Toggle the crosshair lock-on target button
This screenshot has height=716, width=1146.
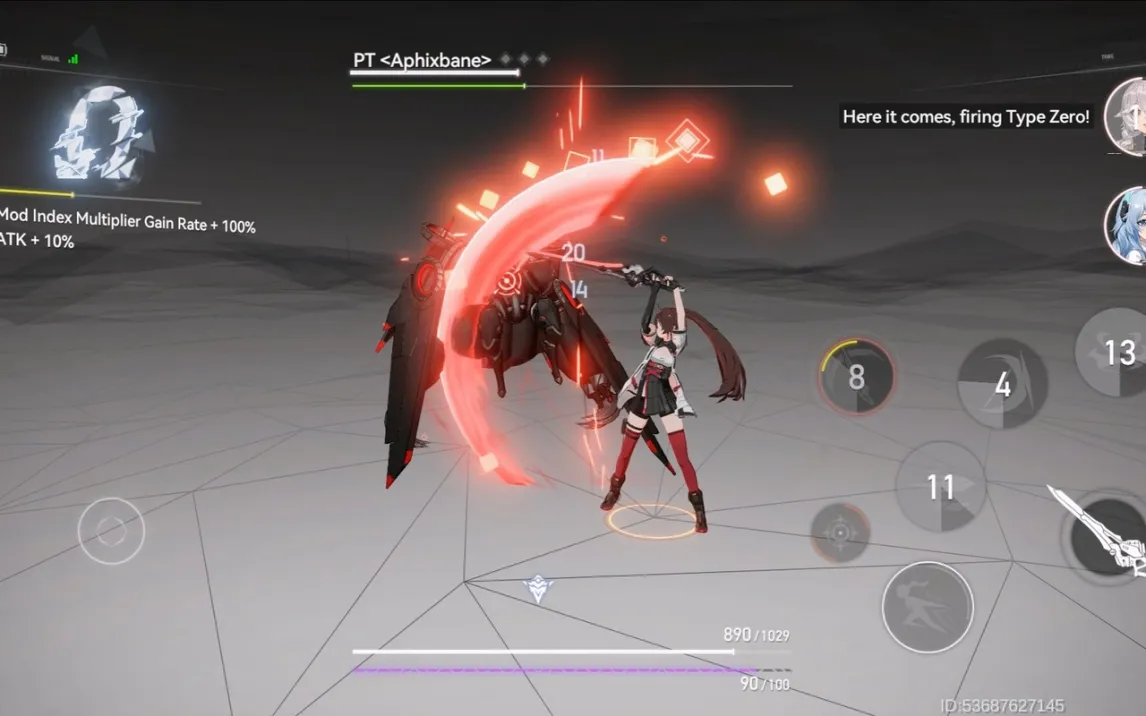pyautogui.click(x=839, y=532)
